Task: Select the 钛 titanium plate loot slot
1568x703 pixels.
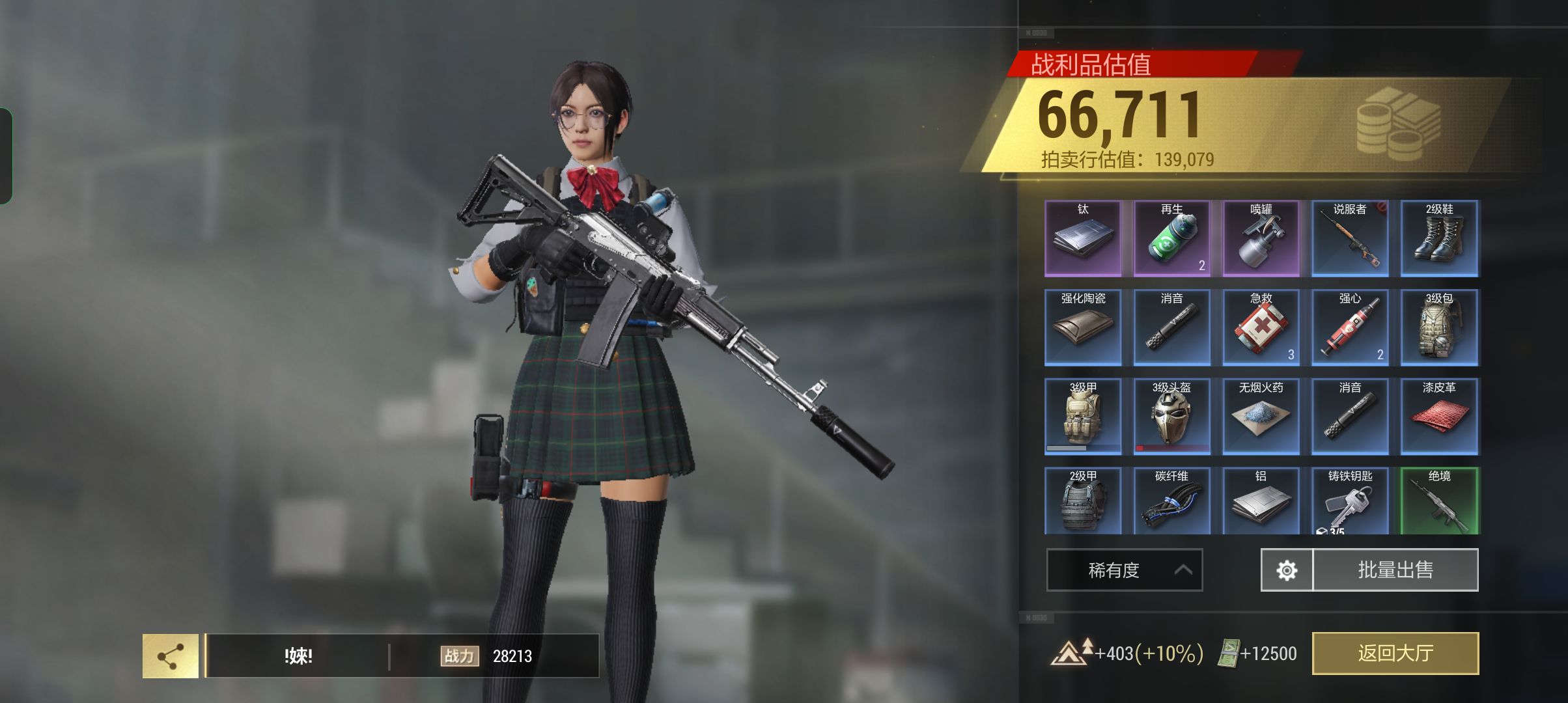Action: pyautogui.click(x=1083, y=238)
